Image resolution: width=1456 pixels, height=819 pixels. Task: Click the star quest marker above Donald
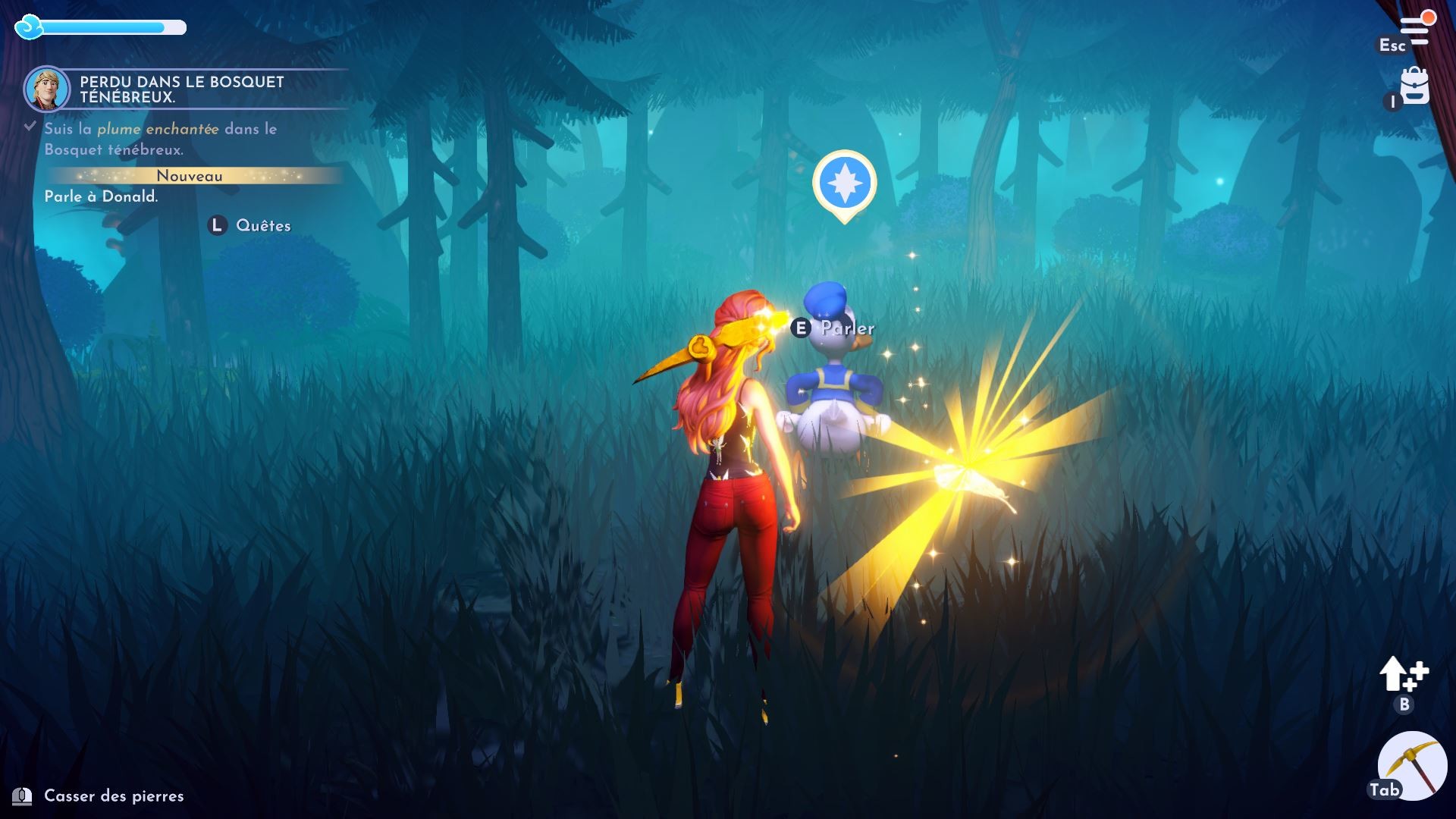(844, 182)
